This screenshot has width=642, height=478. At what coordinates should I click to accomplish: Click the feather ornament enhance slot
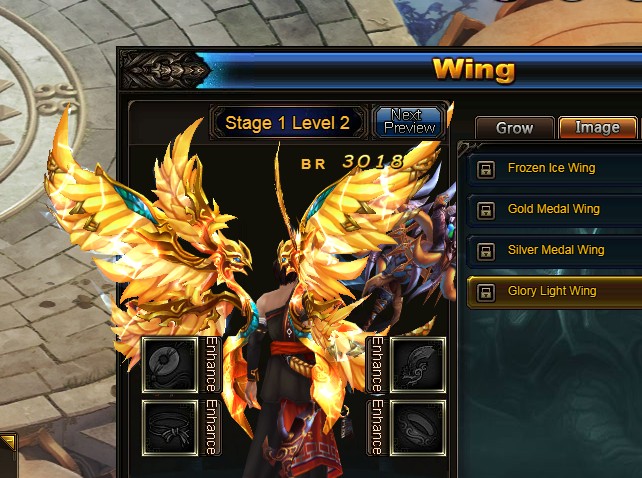(x=417, y=364)
